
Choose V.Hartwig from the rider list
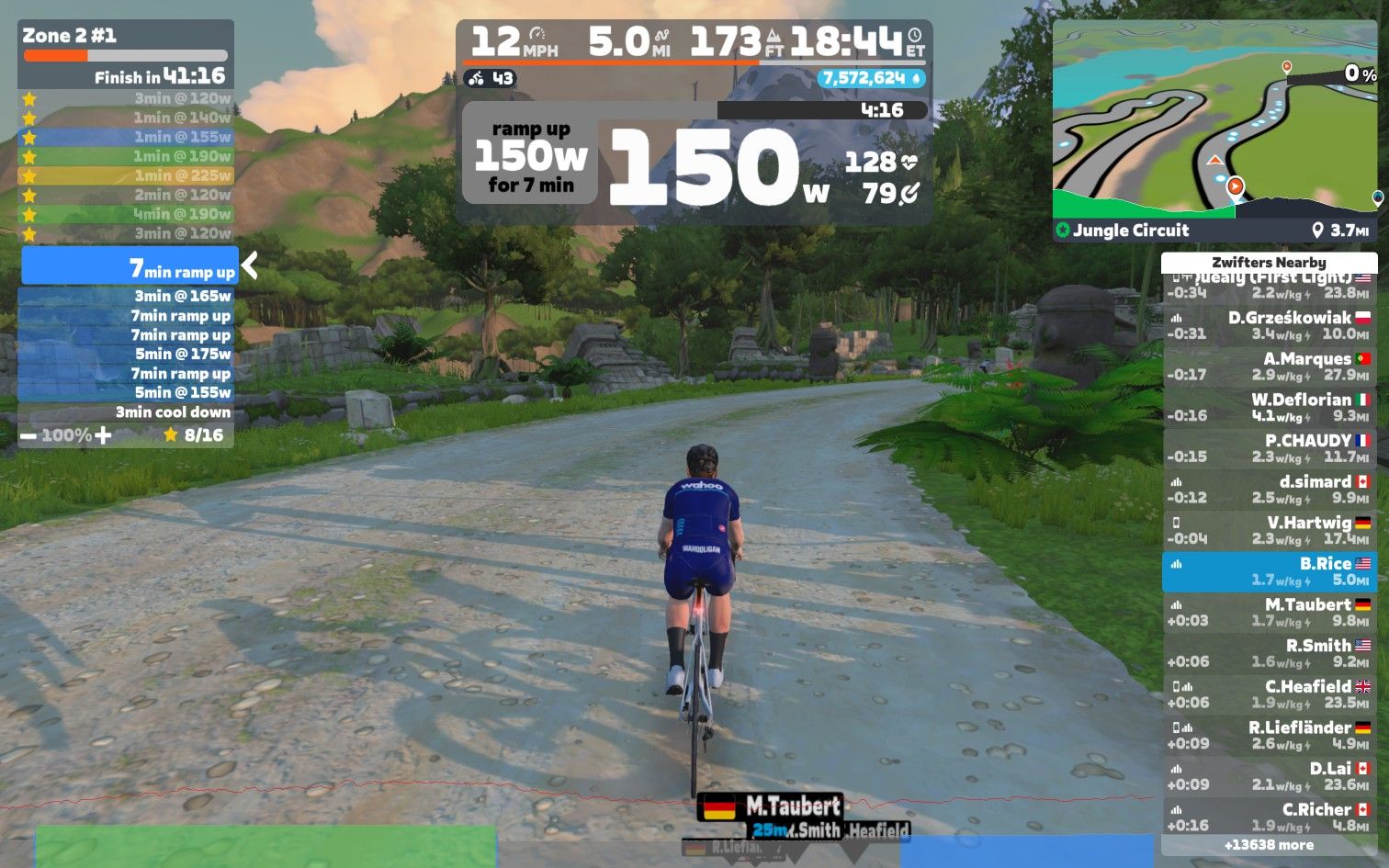tap(1269, 530)
